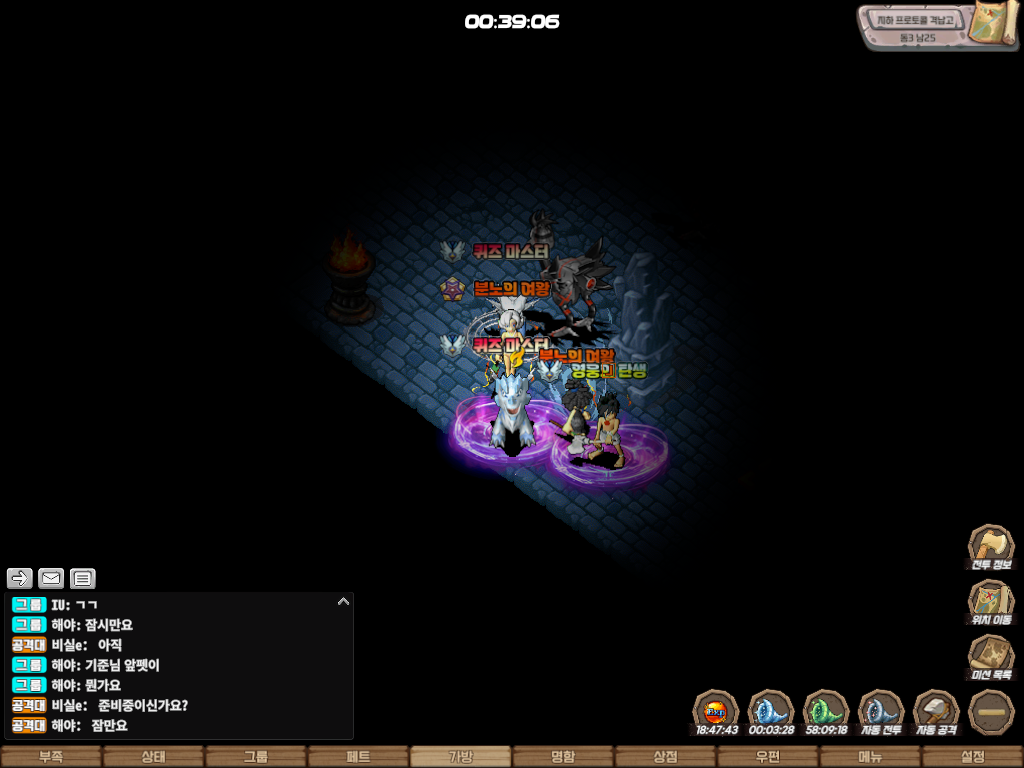
Task: Click the arrow button above the chat
Action: pos(20,578)
